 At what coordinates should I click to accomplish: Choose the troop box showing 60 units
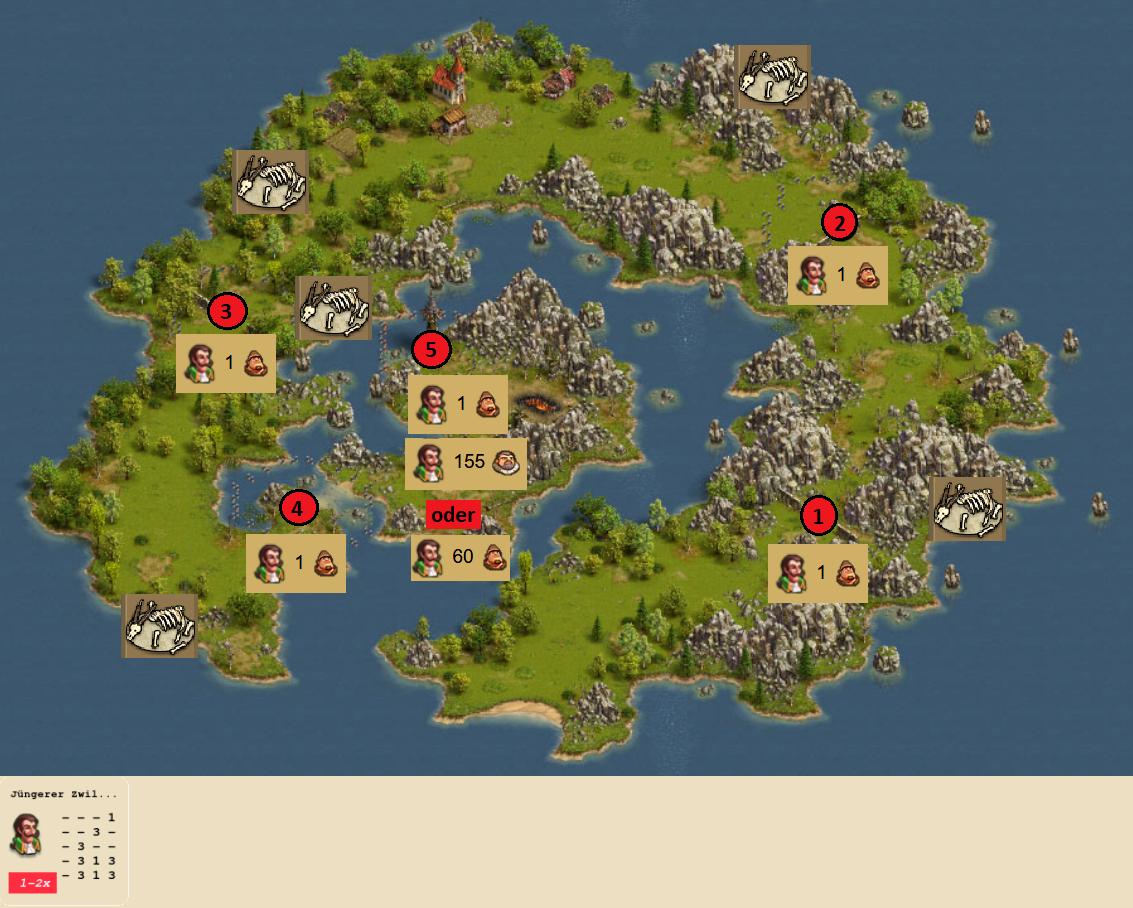pyautogui.click(x=460, y=557)
